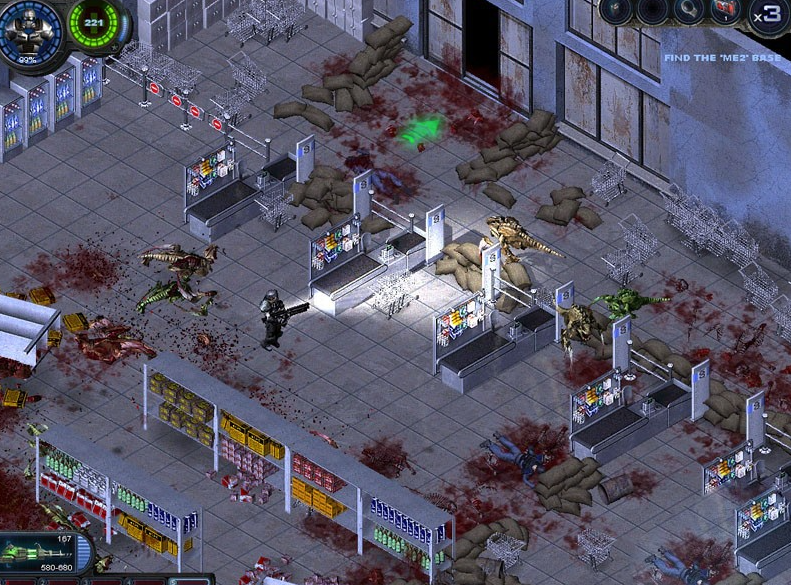Use the red medkit item slot
Viewport: 791px width, 585px height.
pos(725,13)
